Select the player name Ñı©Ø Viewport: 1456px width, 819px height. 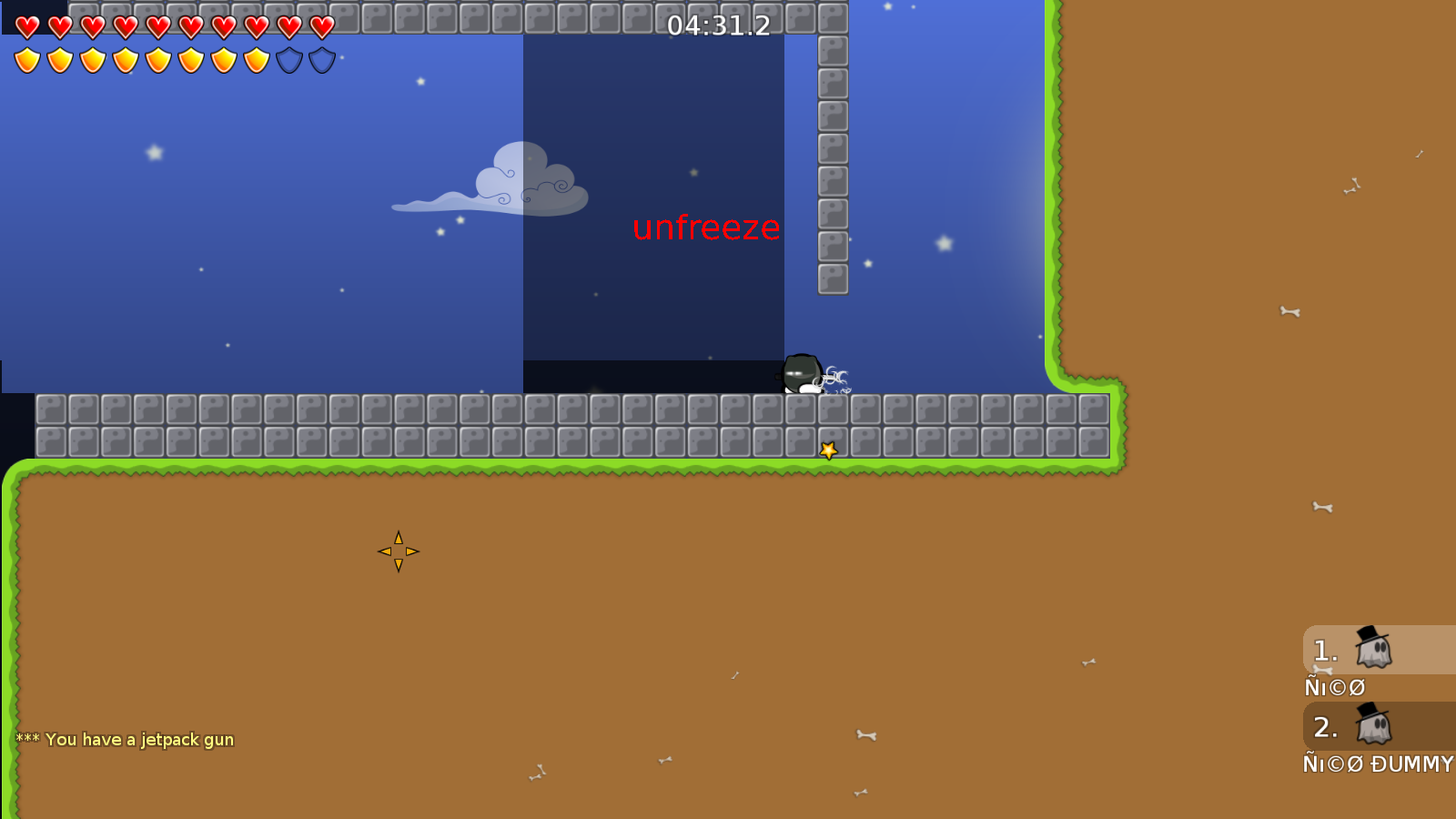[x=1334, y=687]
